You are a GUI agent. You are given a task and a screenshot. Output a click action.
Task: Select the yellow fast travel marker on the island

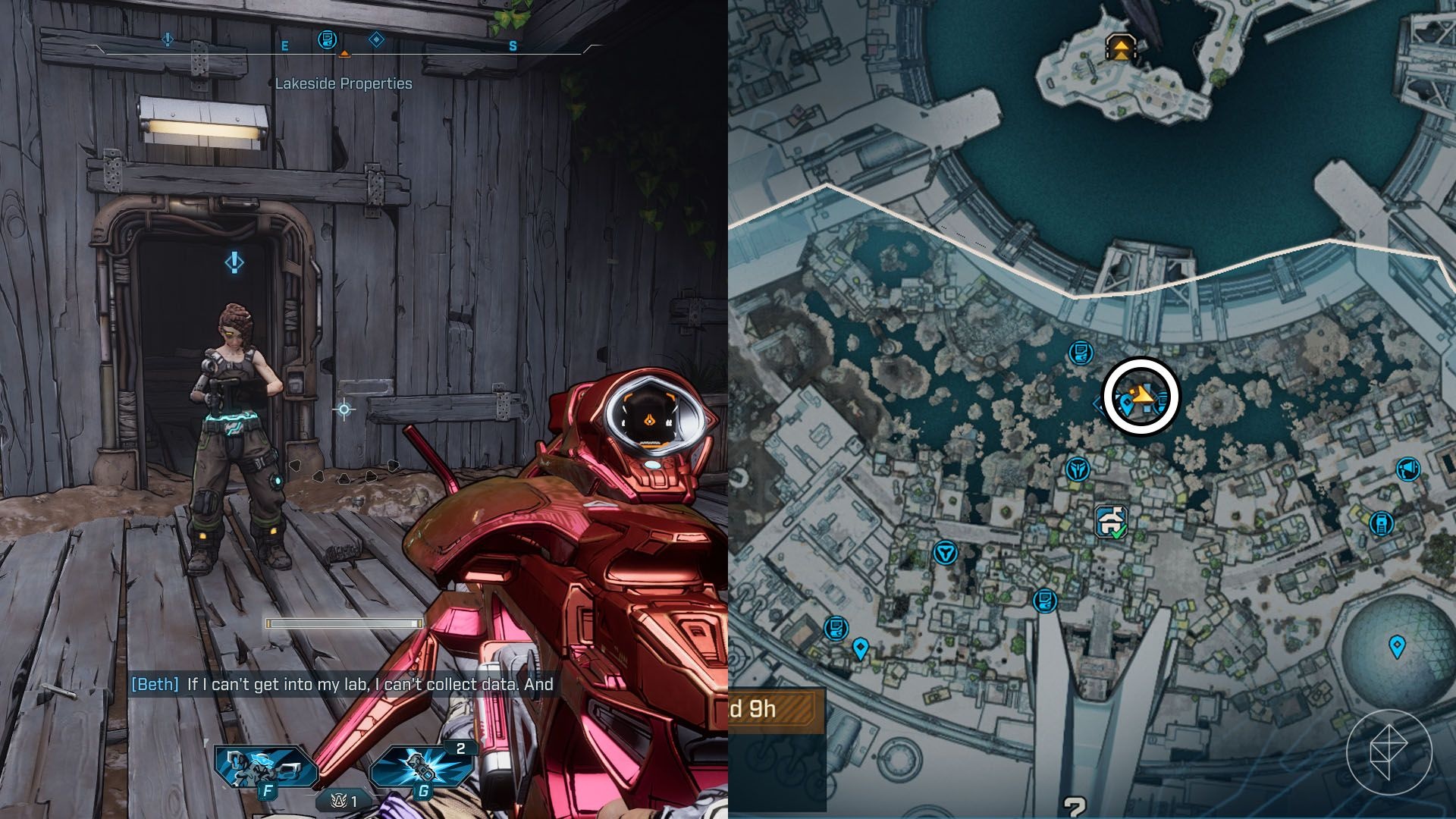point(1120,48)
